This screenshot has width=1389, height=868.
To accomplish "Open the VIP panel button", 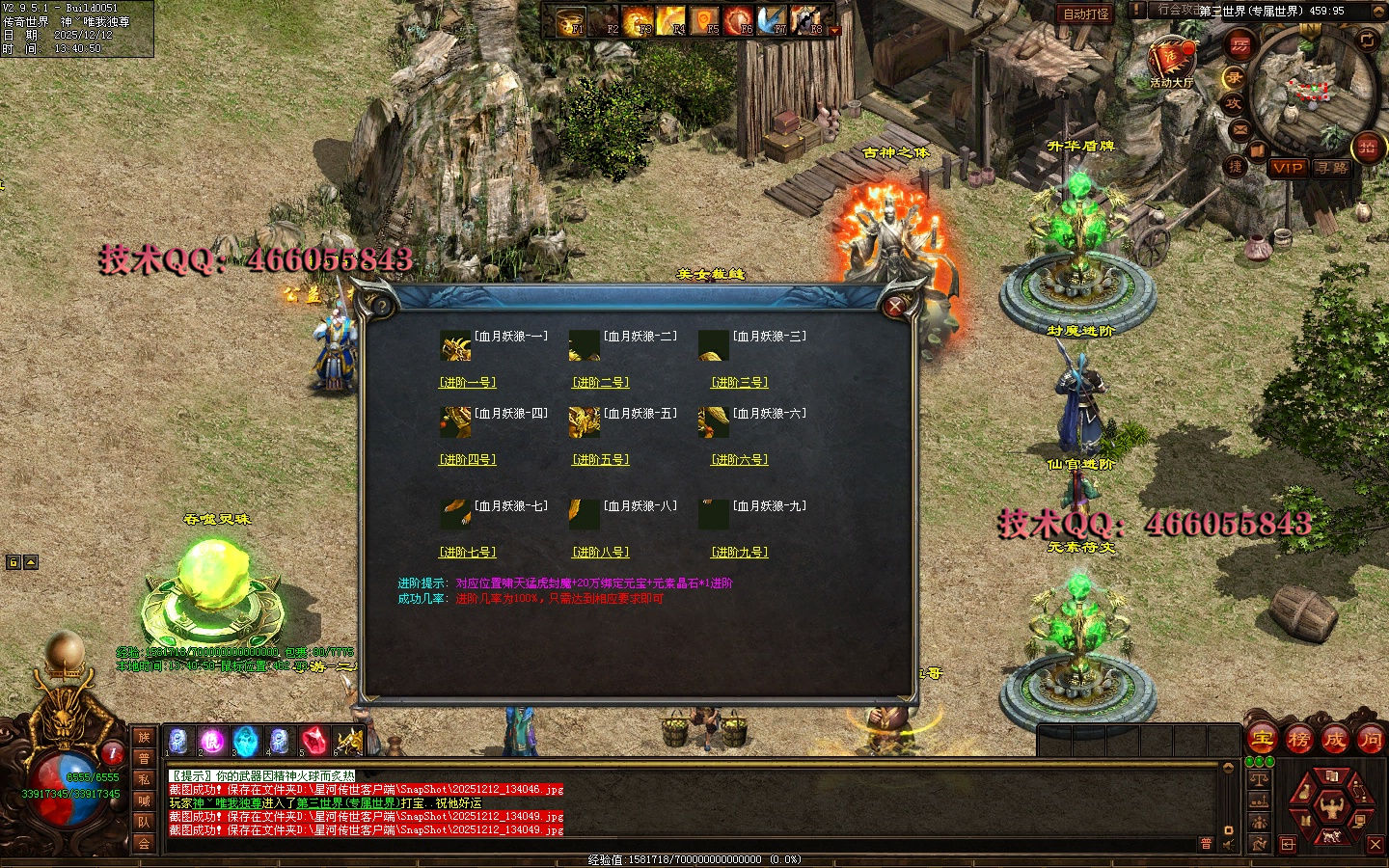I will (1288, 168).
